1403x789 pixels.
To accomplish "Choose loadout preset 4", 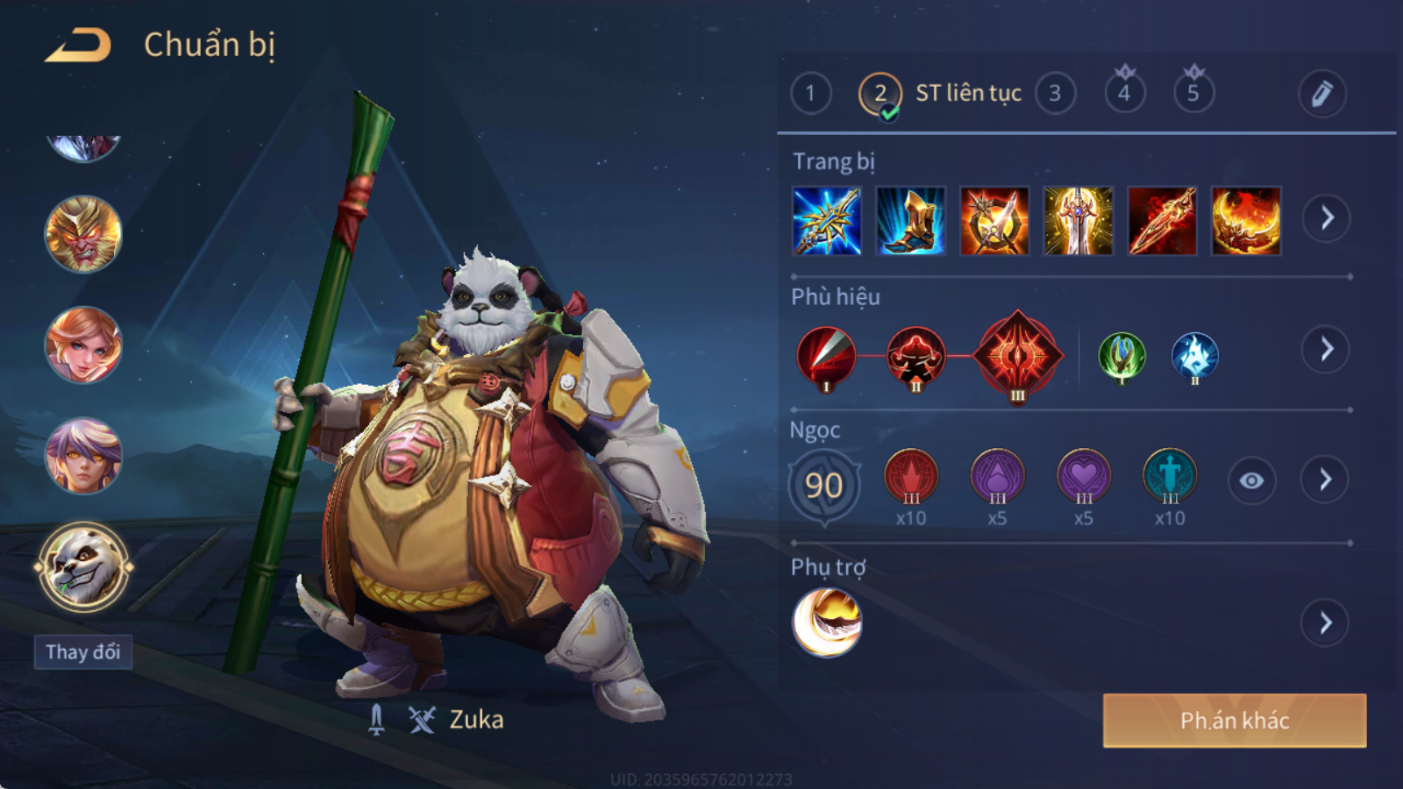I will click(x=1124, y=94).
